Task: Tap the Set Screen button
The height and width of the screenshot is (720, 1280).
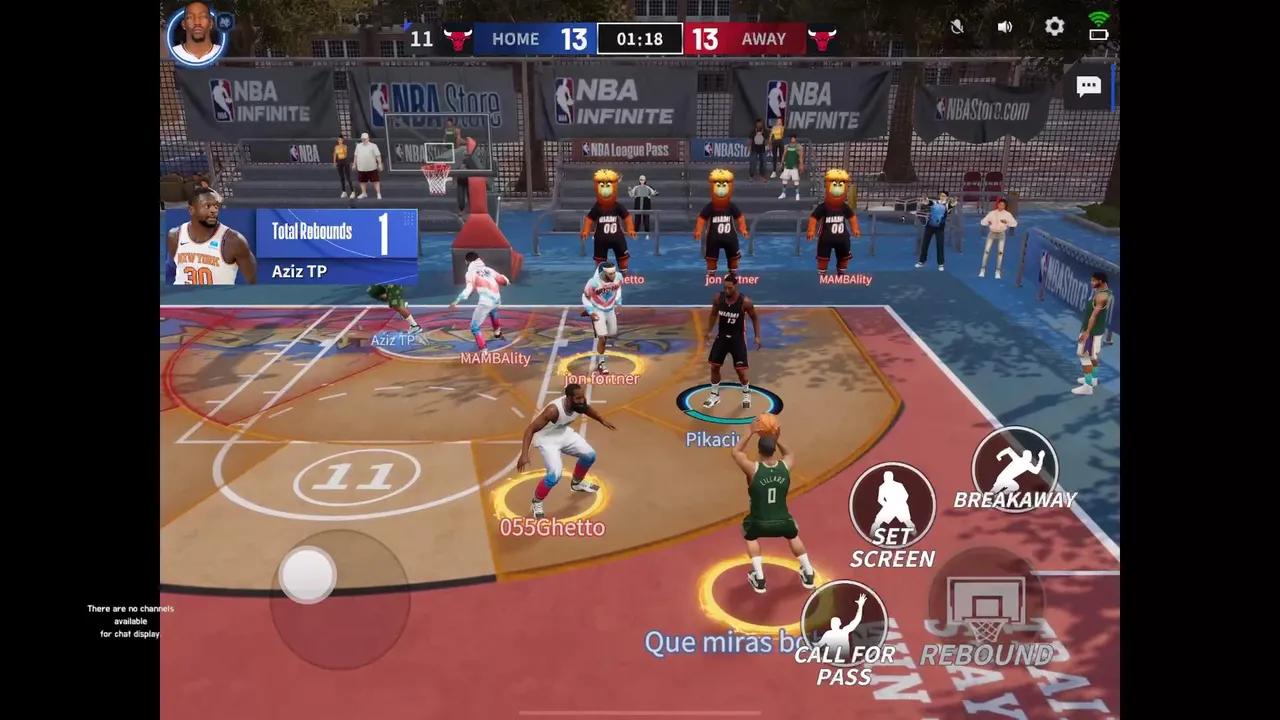Action: point(892,505)
